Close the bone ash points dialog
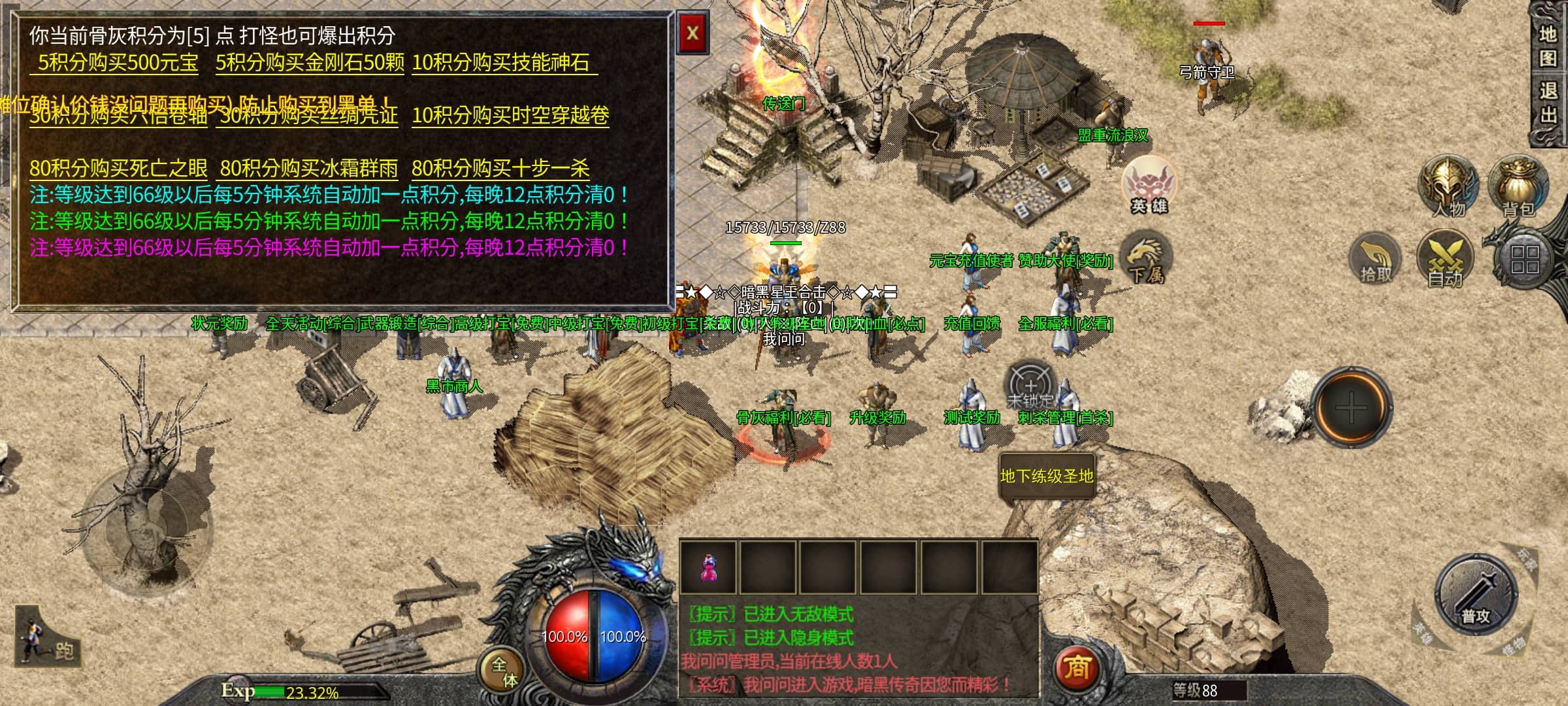1568x706 pixels. click(x=693, y=33)
